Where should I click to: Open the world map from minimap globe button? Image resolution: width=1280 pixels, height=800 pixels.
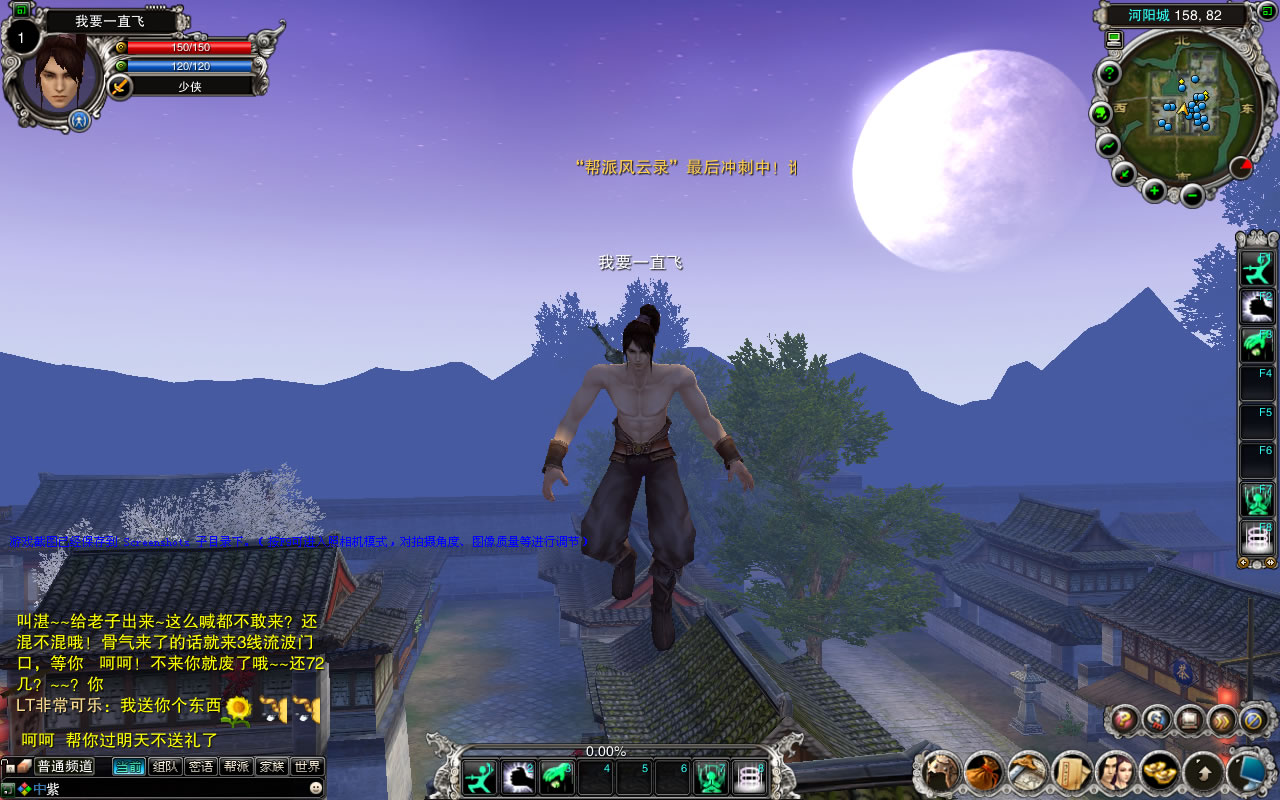pos(1101,113)
